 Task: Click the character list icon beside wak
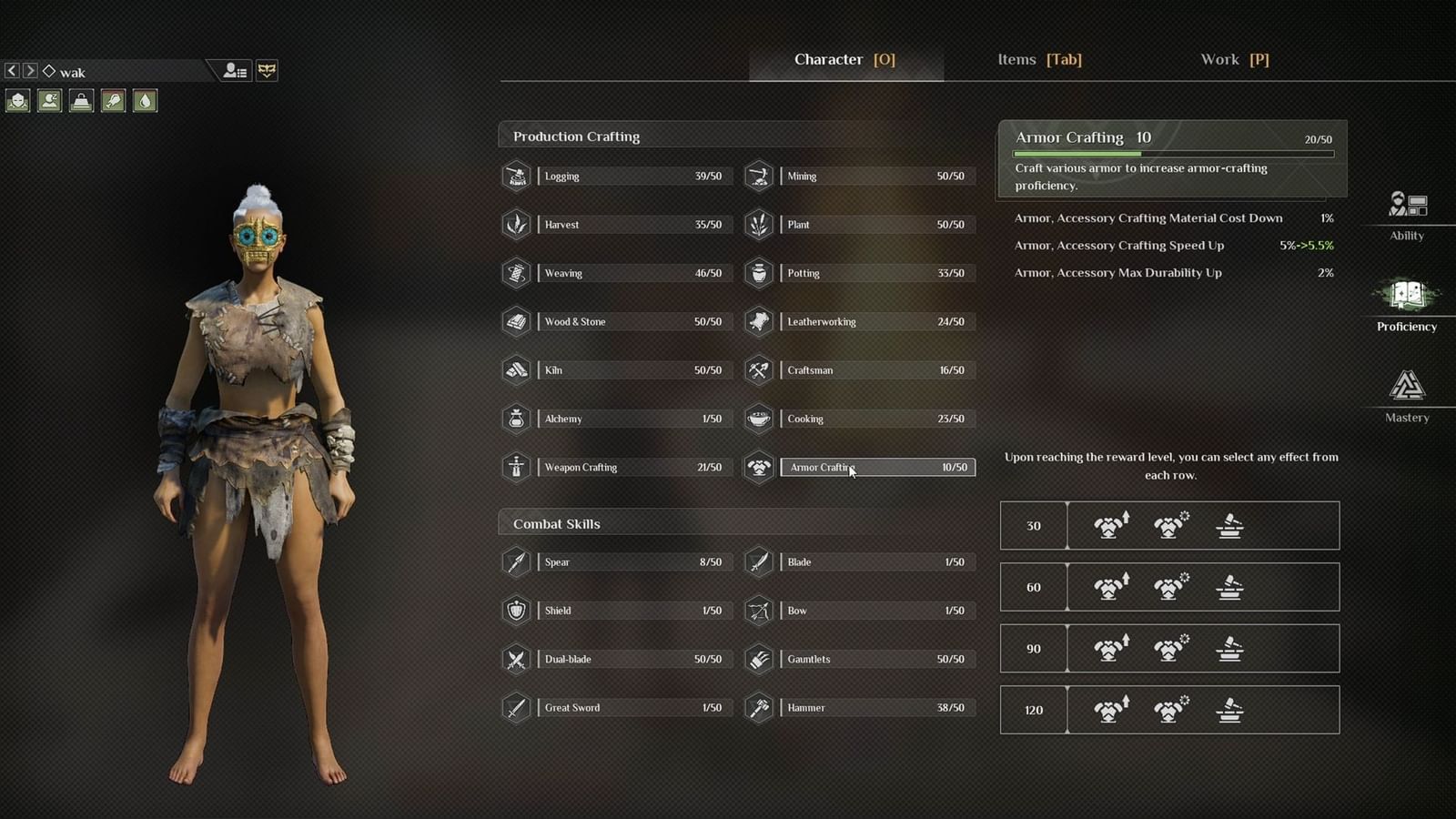[236, 71]
